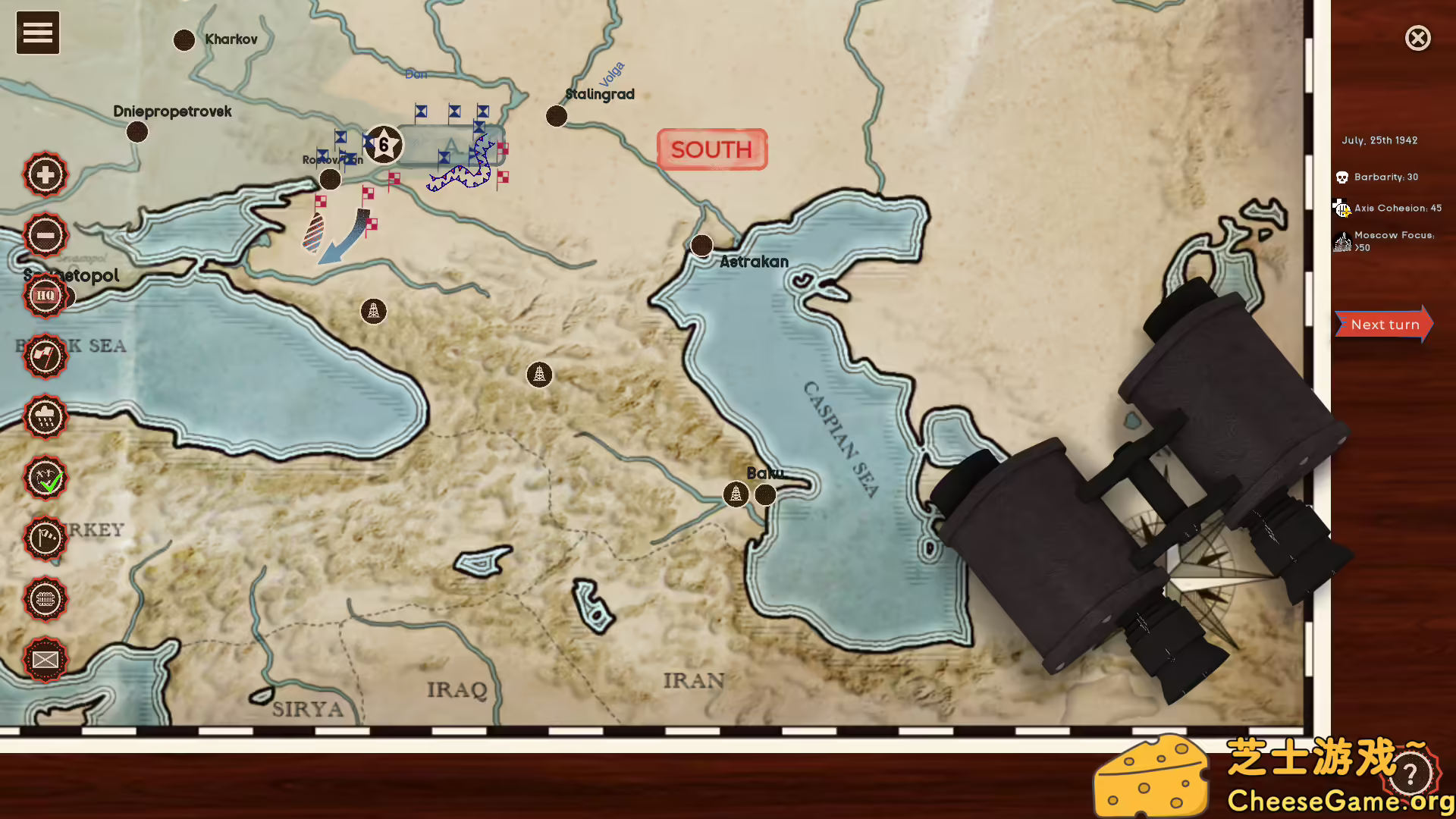Click the envelope messages icon
Image resolution: width=1456 pixels, height=819 pixels.
(x=45, y=661)
